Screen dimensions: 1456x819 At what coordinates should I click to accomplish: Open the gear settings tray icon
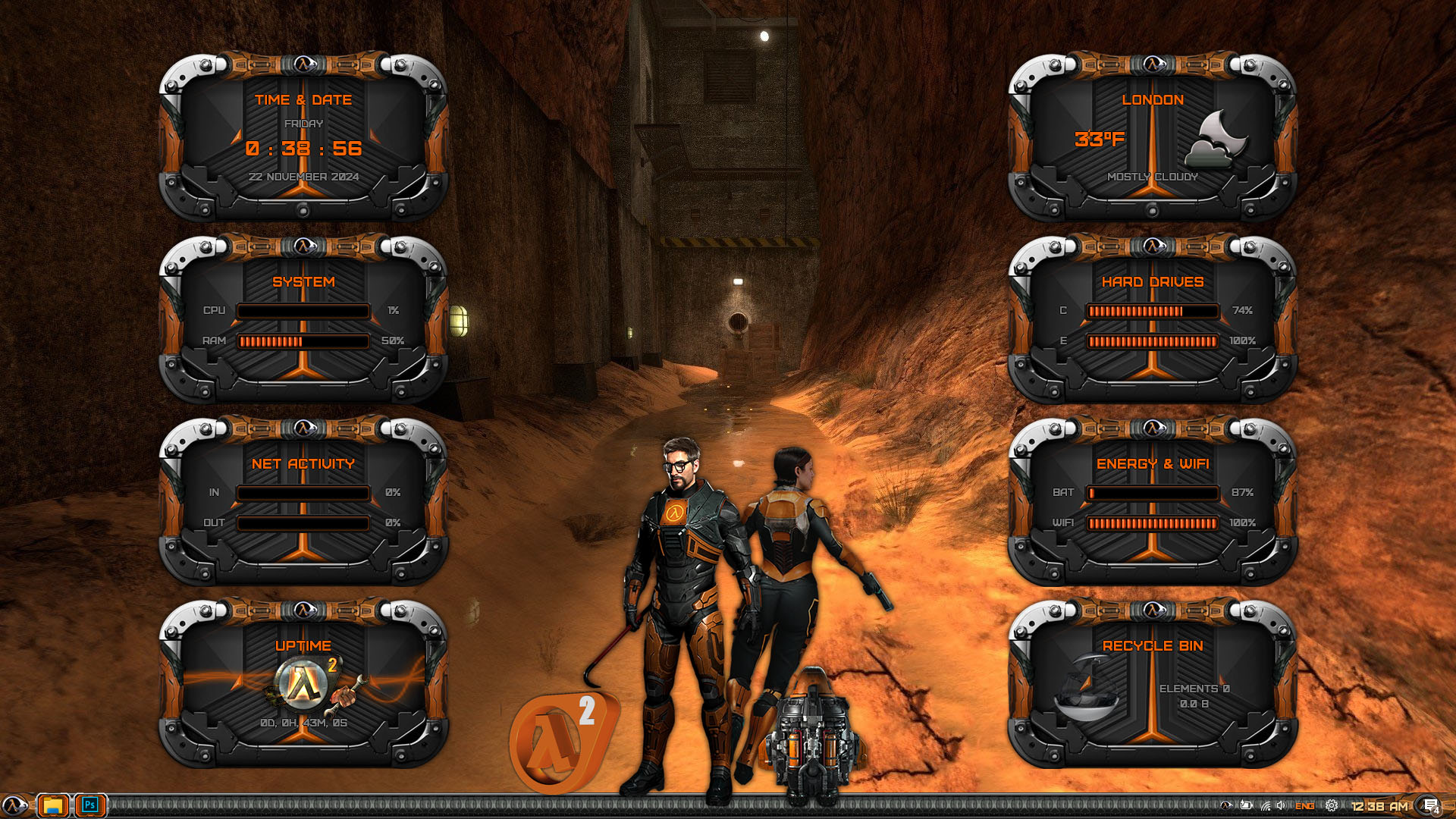point(1331,806)
